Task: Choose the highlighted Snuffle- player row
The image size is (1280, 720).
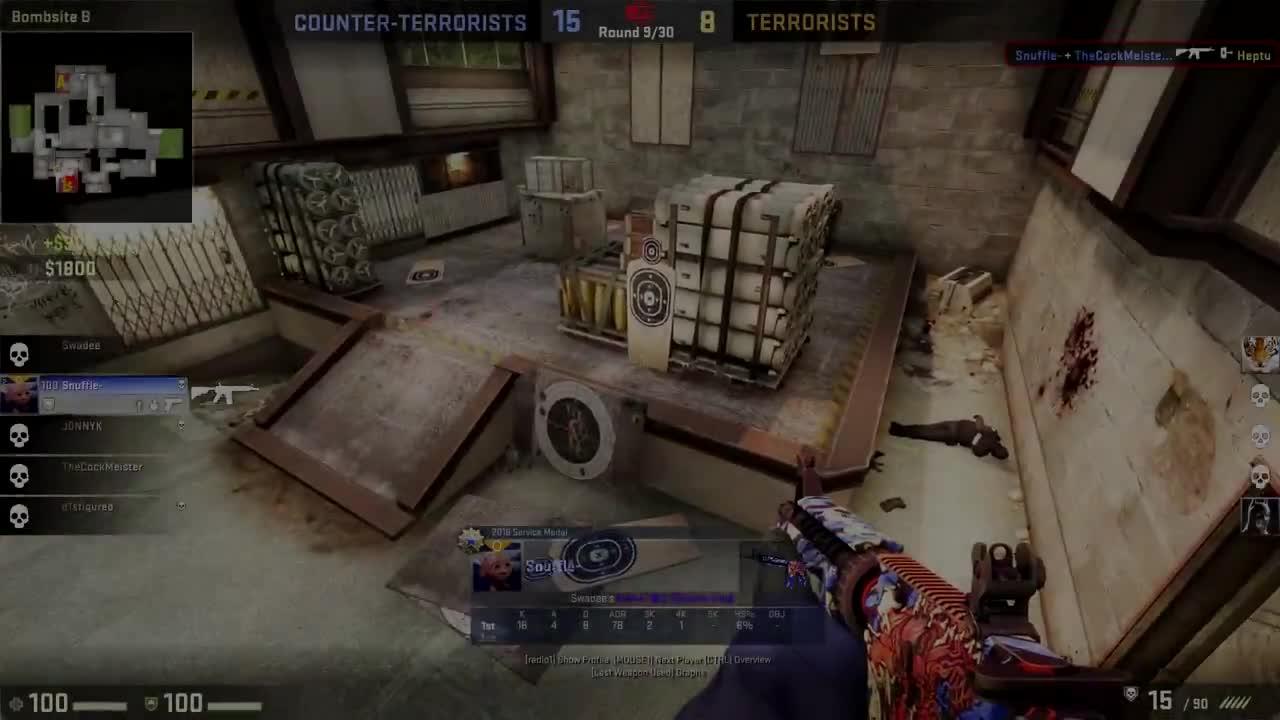Action: (x=94, y=394)
